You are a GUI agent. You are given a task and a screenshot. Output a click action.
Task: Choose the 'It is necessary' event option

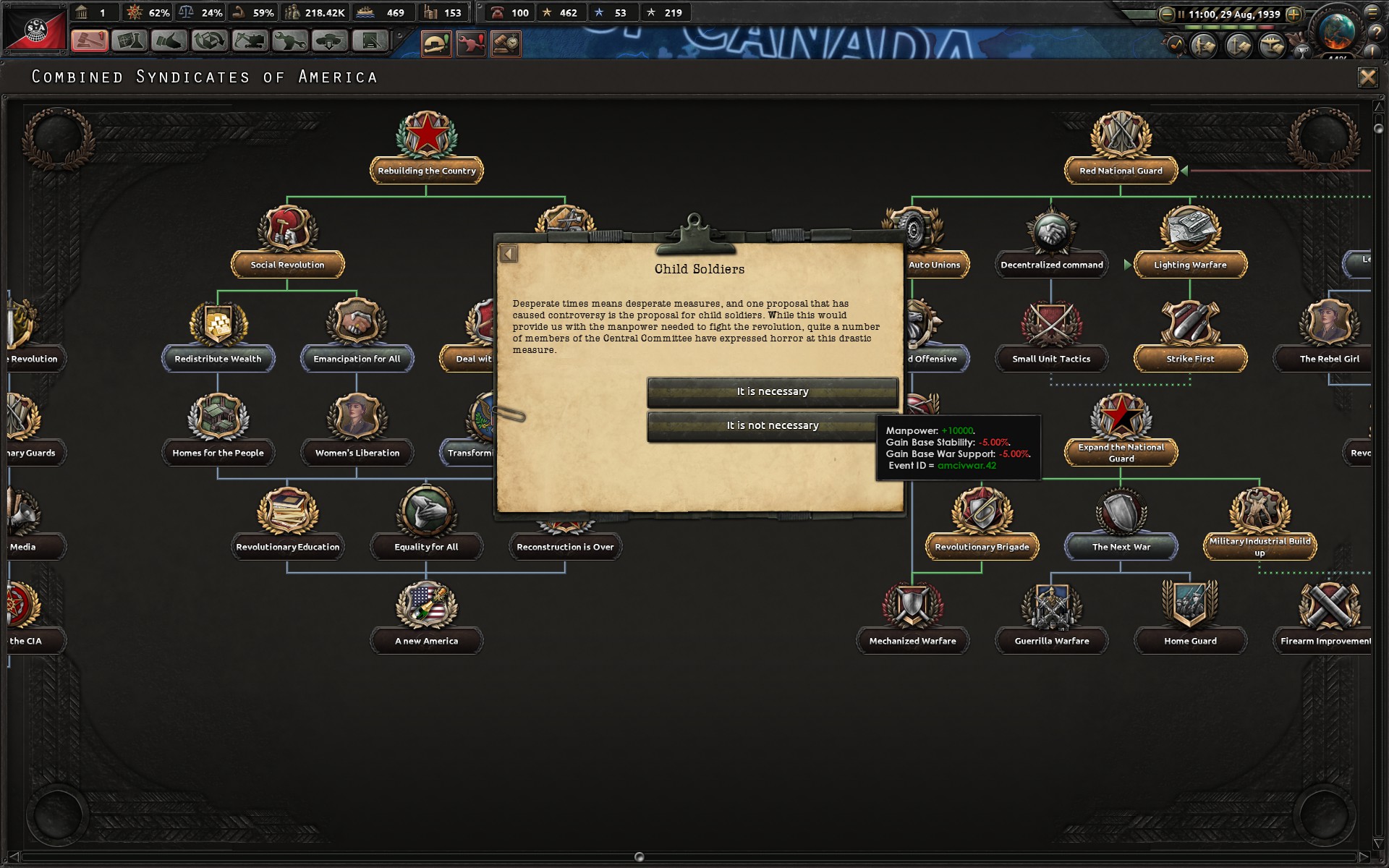pos(772,391)
